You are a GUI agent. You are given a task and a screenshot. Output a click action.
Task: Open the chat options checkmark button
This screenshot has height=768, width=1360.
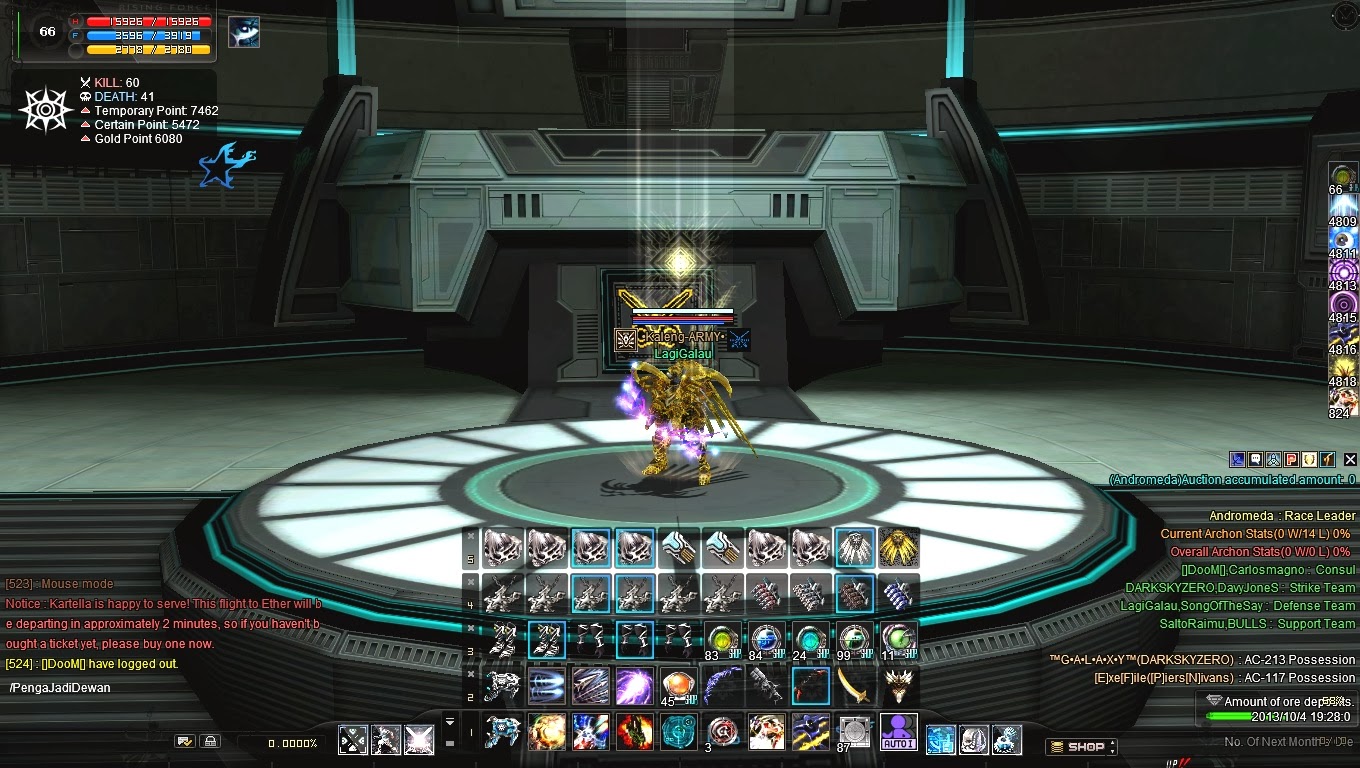(x=184, y=741)
